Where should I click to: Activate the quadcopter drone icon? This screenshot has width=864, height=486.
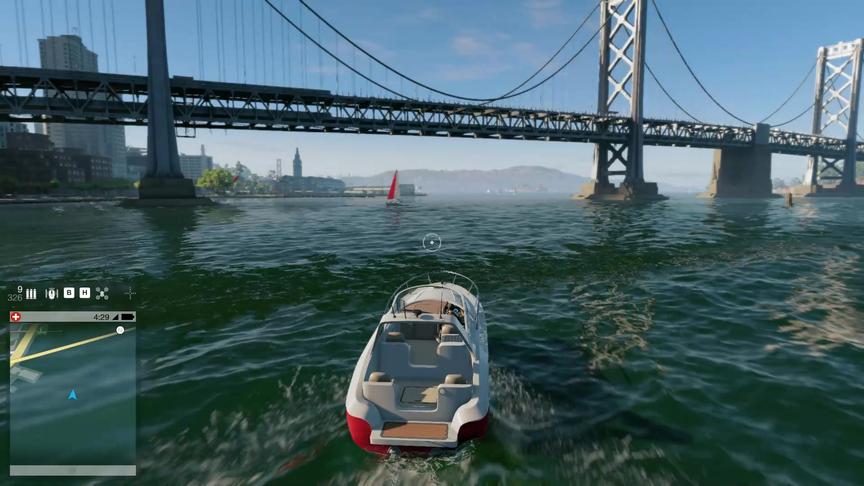click(x=102, y=293)
